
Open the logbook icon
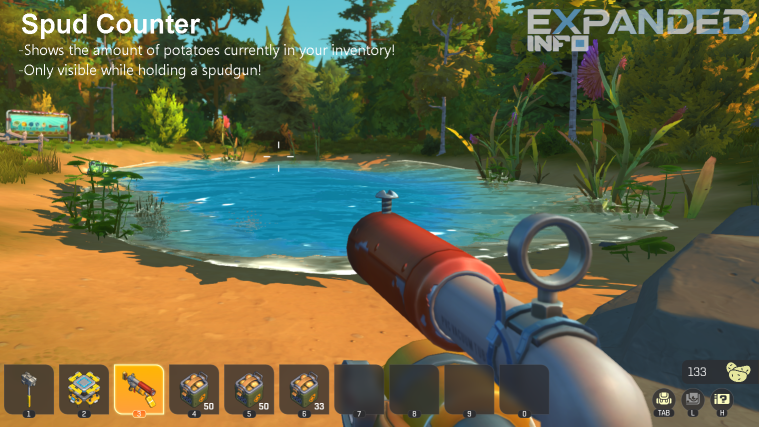tap(692, 399)
